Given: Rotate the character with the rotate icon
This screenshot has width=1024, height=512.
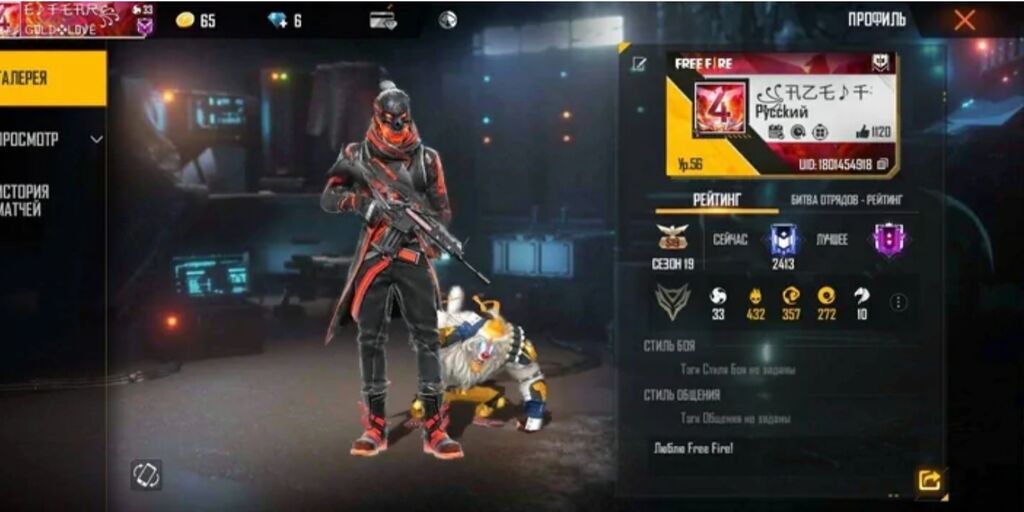Looking at the screenshot, I should coord(146,474).
